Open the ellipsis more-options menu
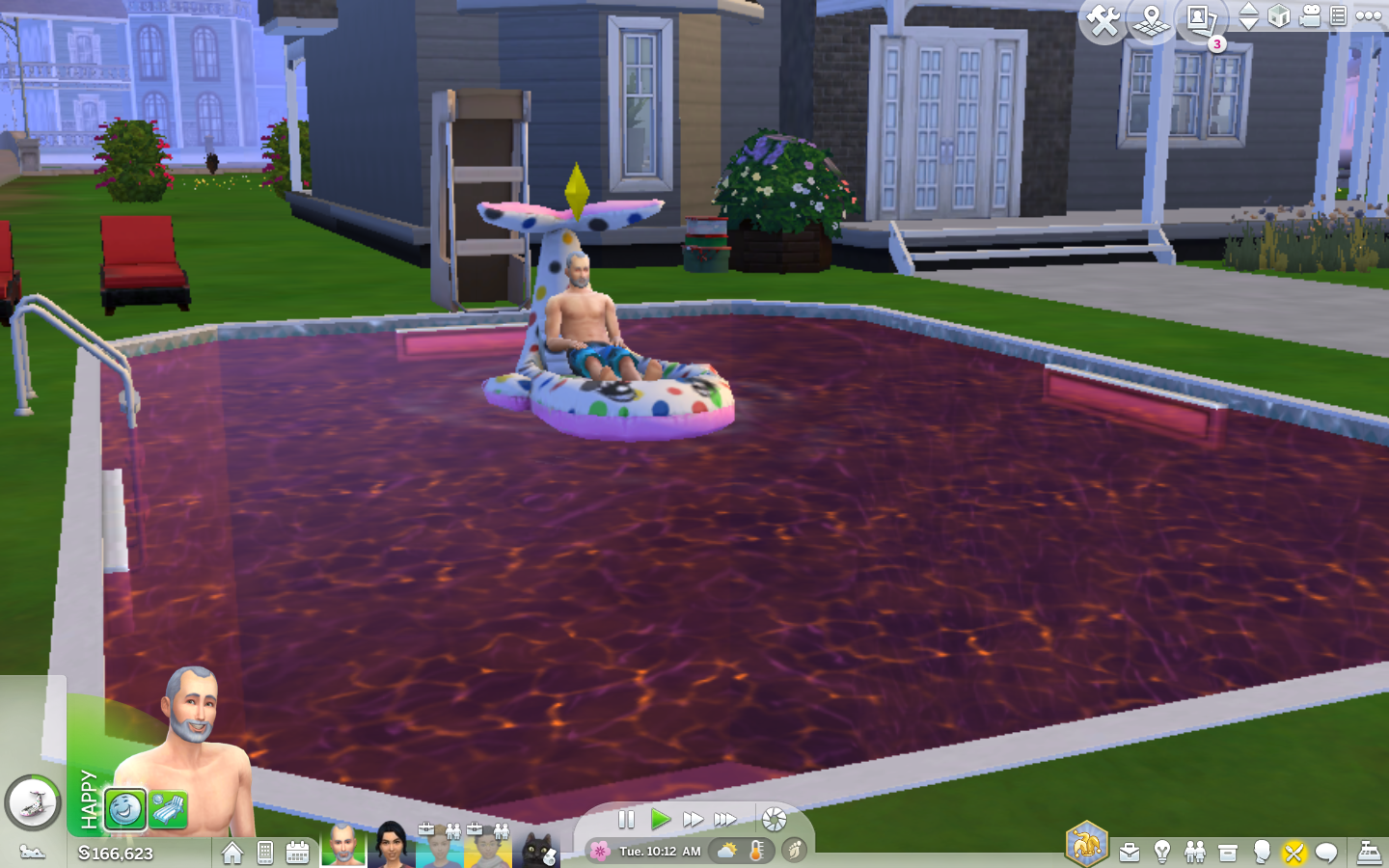The image size is (1389, 868). 1369,16
